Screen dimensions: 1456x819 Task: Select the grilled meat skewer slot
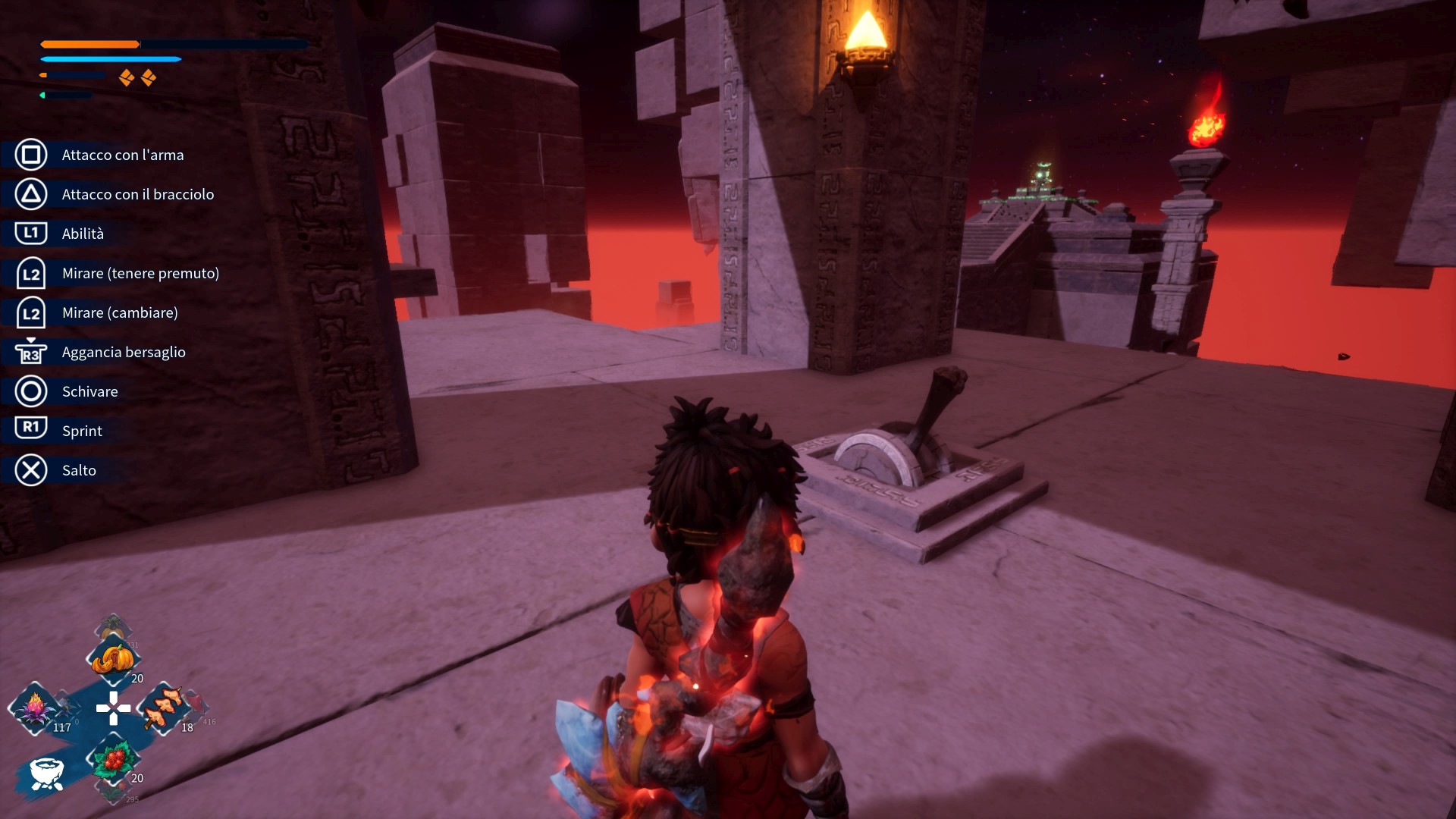click(x=163, y=709)
